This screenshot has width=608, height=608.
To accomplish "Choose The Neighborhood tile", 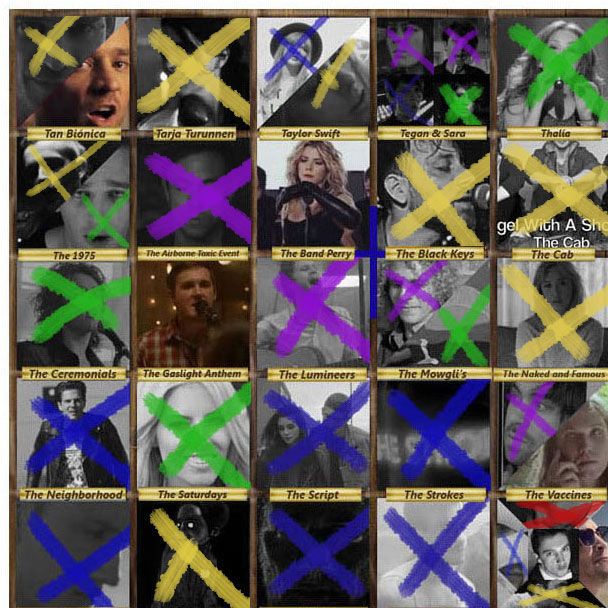I will point(73,434).
